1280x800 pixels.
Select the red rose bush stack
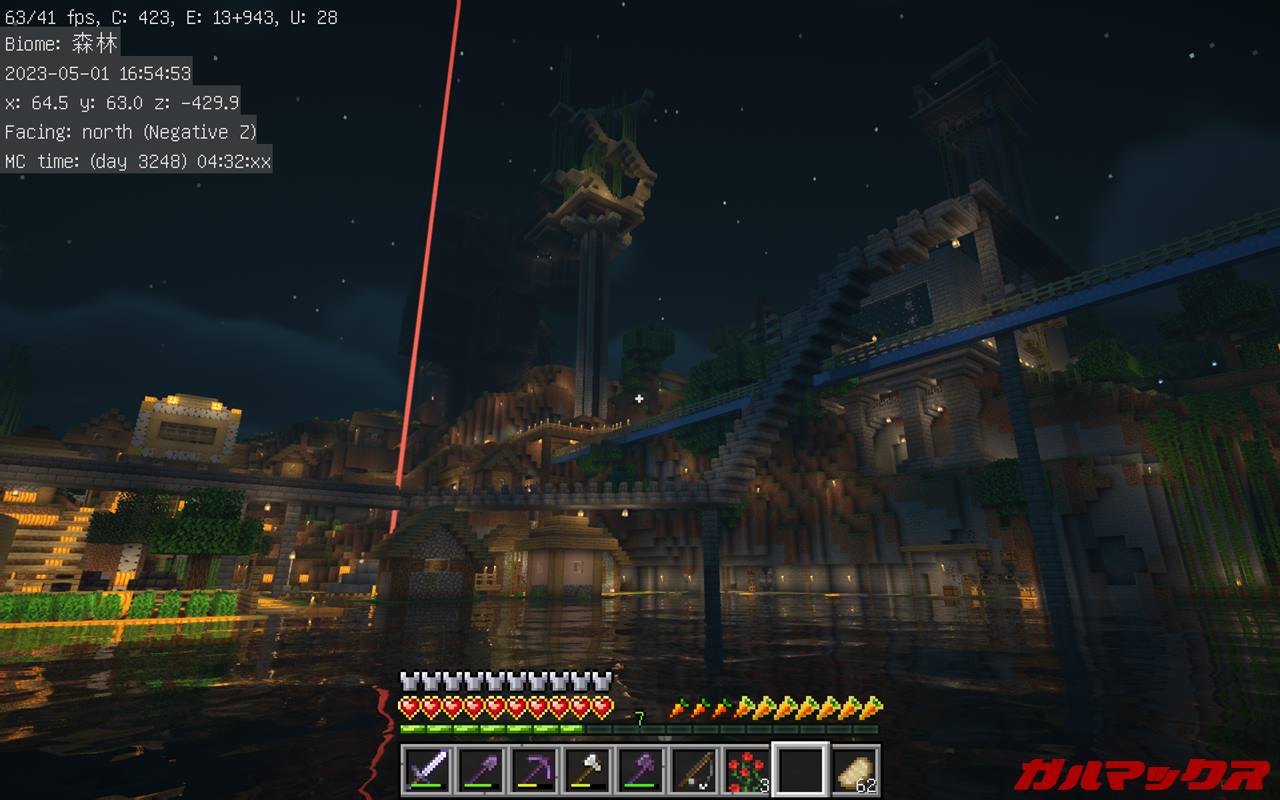coord(745,770)
